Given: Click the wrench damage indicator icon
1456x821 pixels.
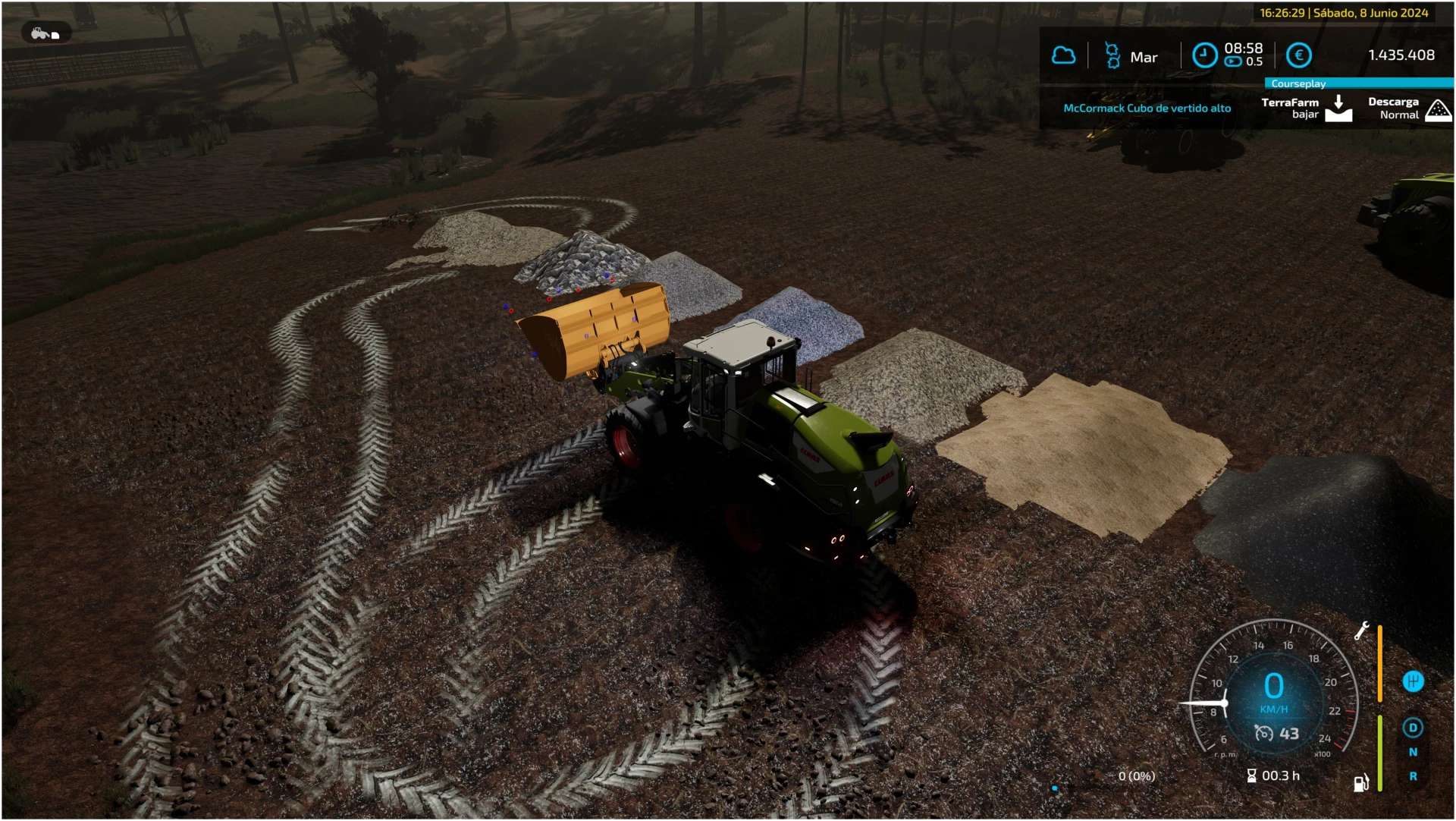Looking at the screenshot, I should pos(1362,631).
